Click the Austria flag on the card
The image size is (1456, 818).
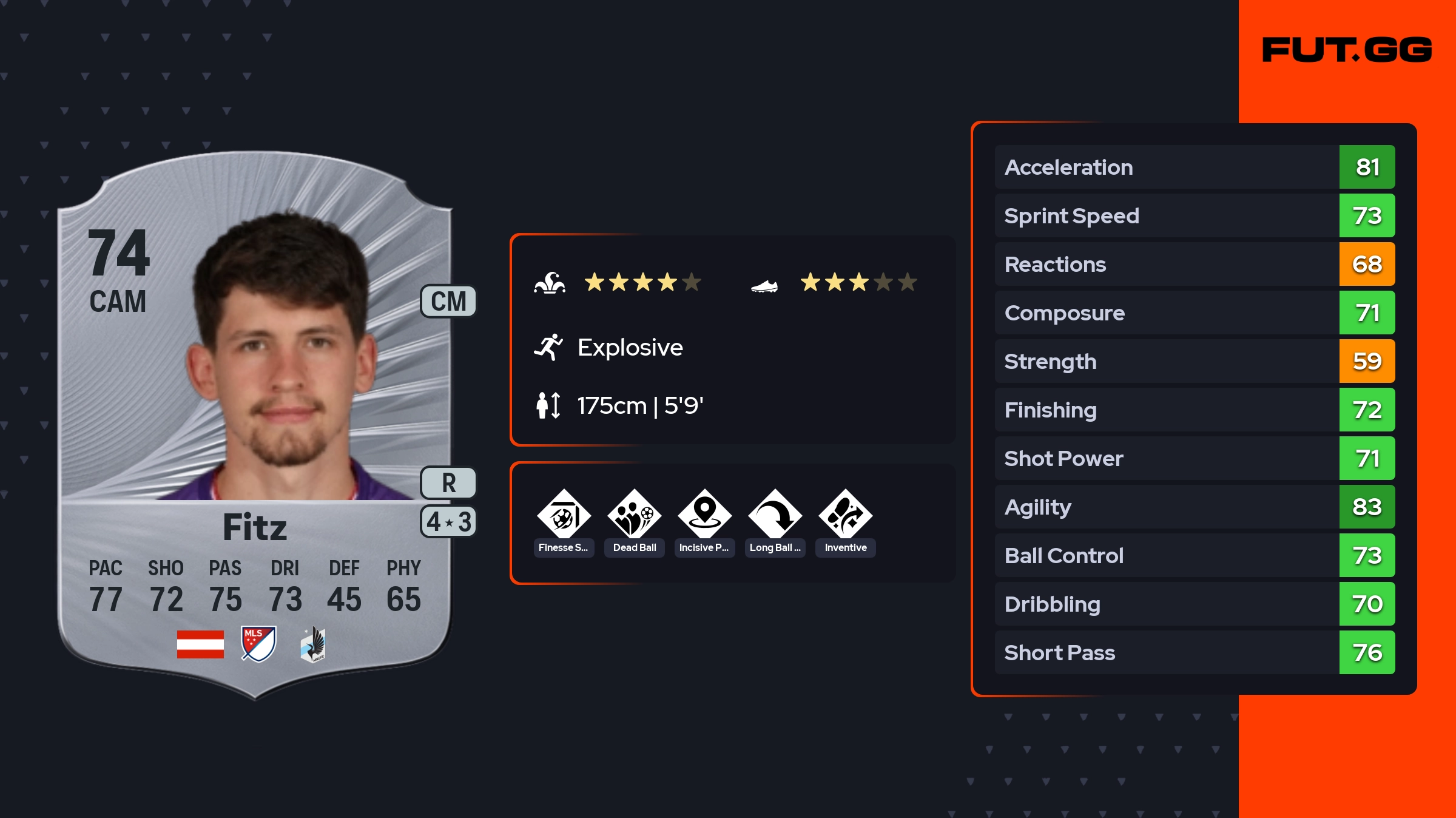(x=200, y=644)
